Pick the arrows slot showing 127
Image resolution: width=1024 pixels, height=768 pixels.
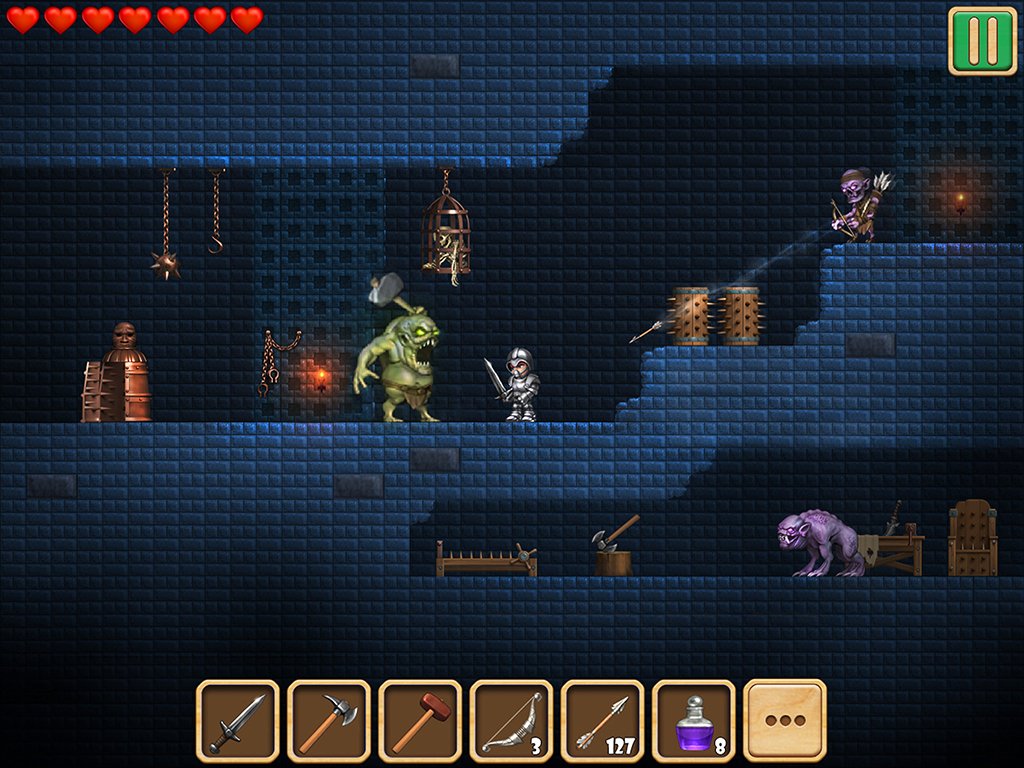click(x=602, y=720)
